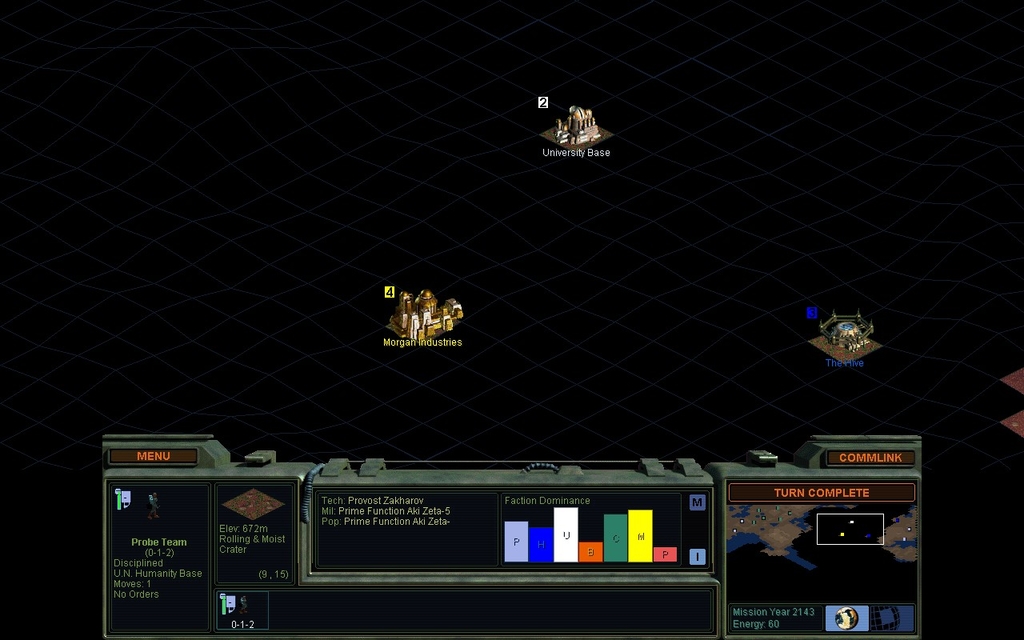Select the Morgan Industries base
This screenshot has width=1024, height=640.
coord(424,315)
